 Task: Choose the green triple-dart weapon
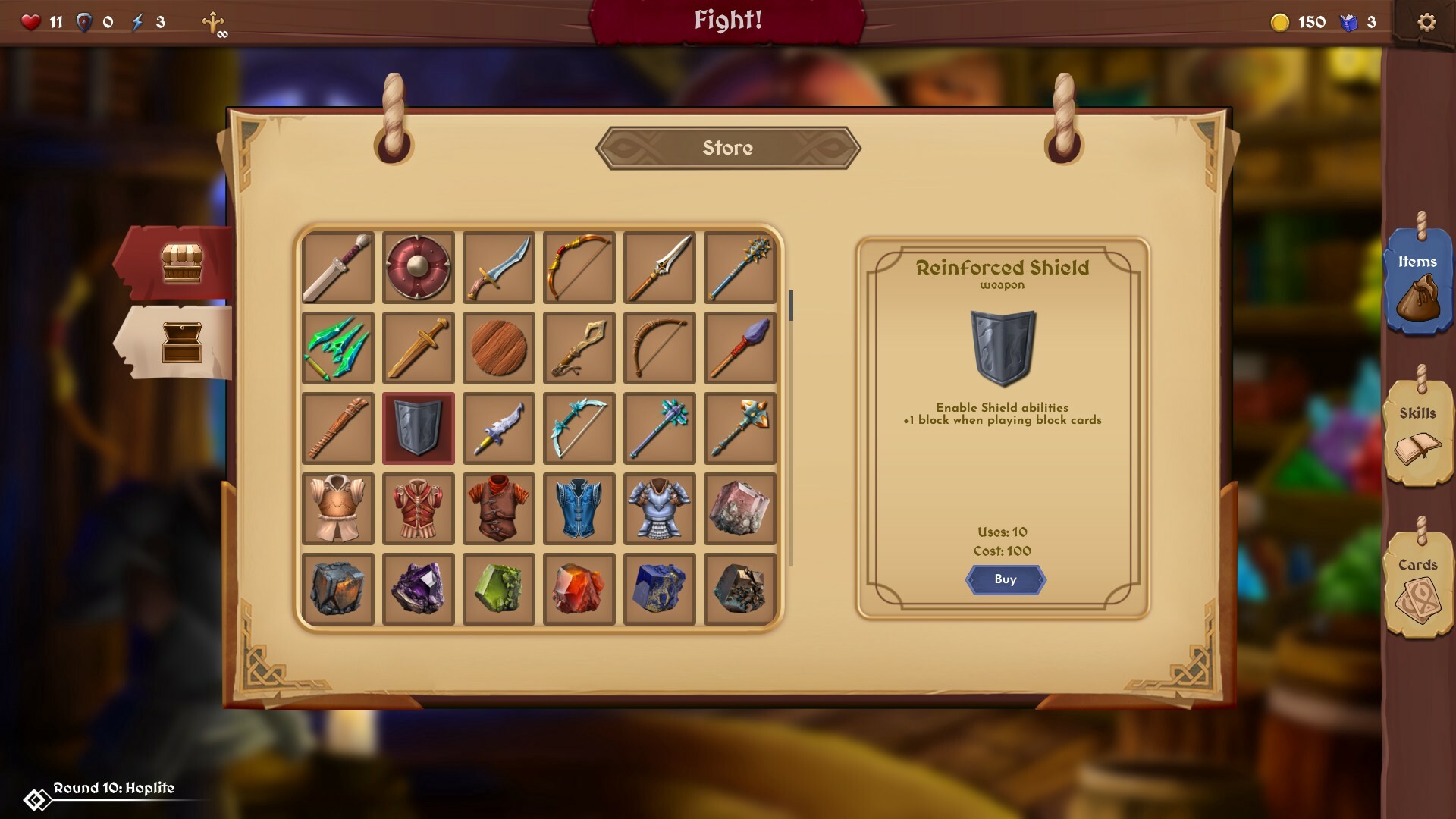(x=337, y=347)
